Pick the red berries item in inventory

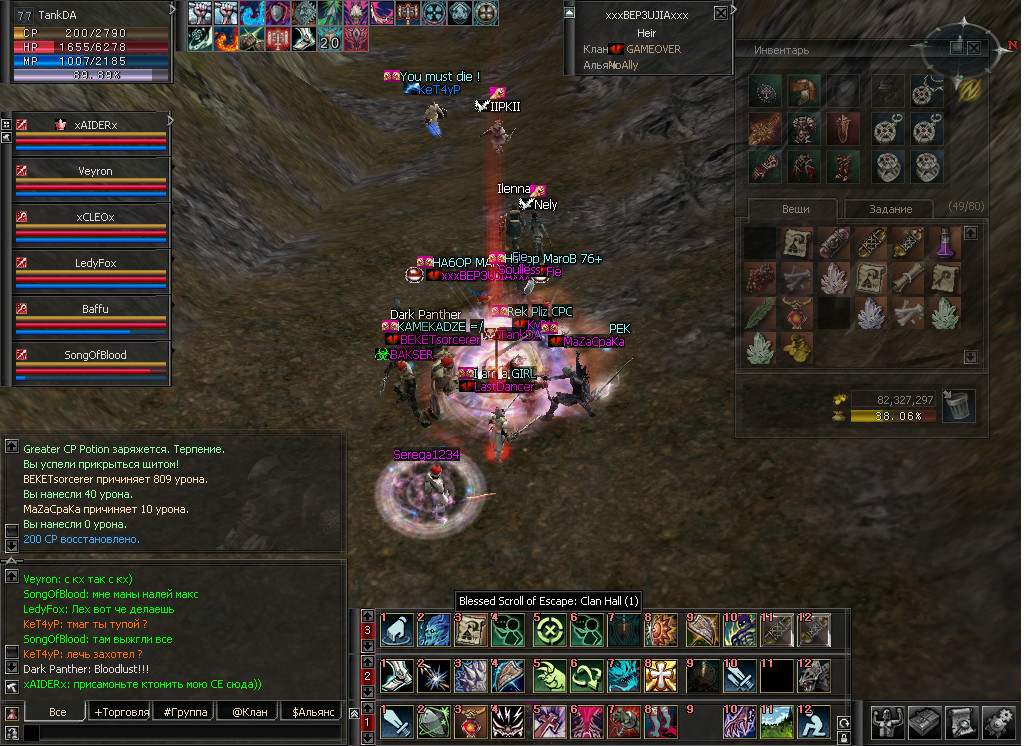(761, 277)
